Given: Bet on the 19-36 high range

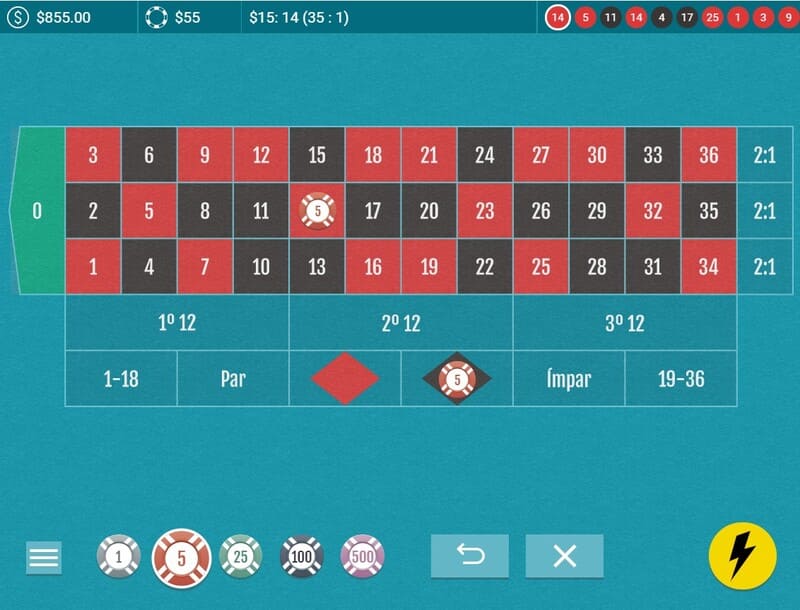Looking at the screenshot, I should point(681,379).
